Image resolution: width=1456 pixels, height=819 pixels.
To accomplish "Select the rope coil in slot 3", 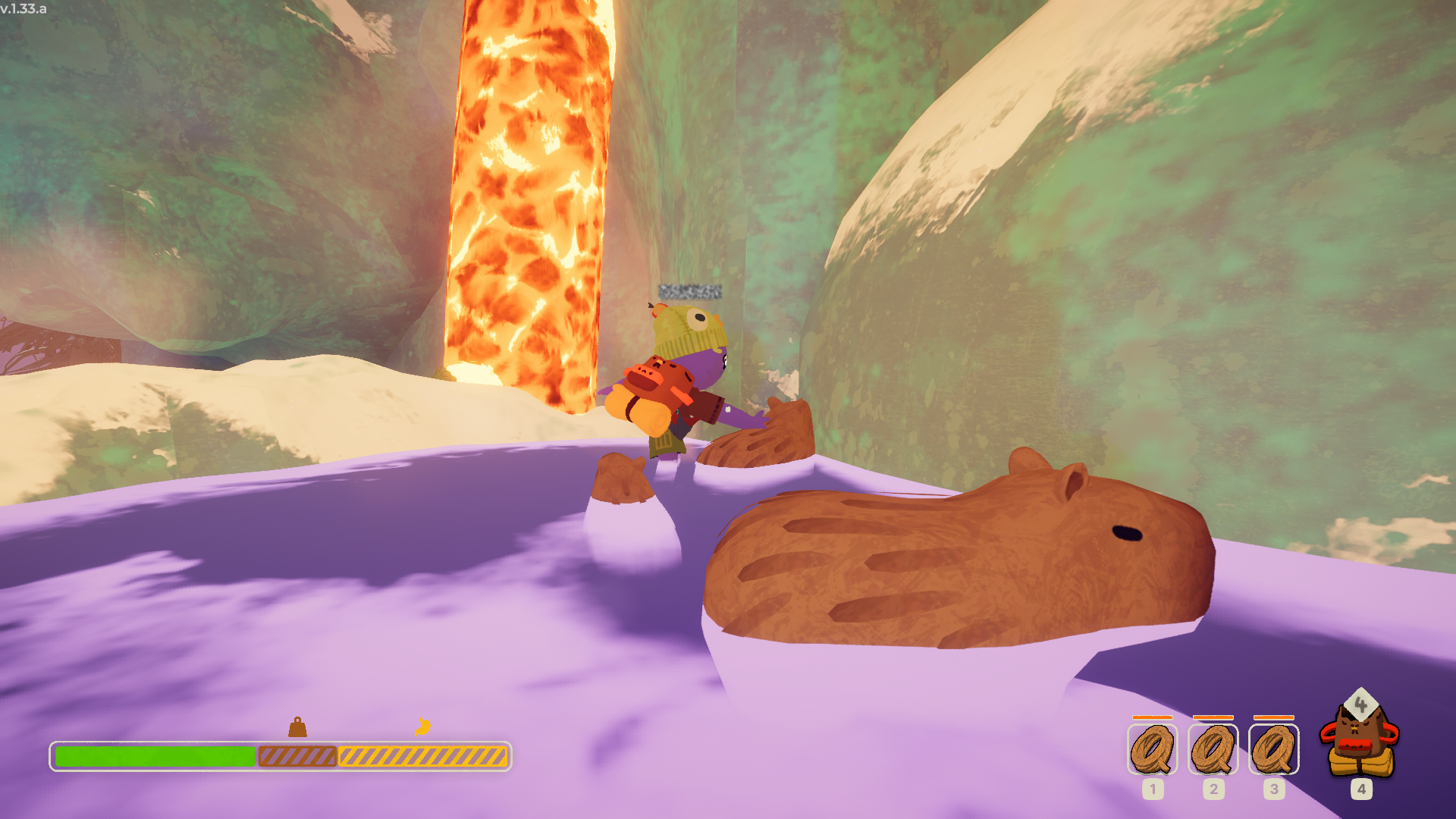I will (x=1273, y=749).
